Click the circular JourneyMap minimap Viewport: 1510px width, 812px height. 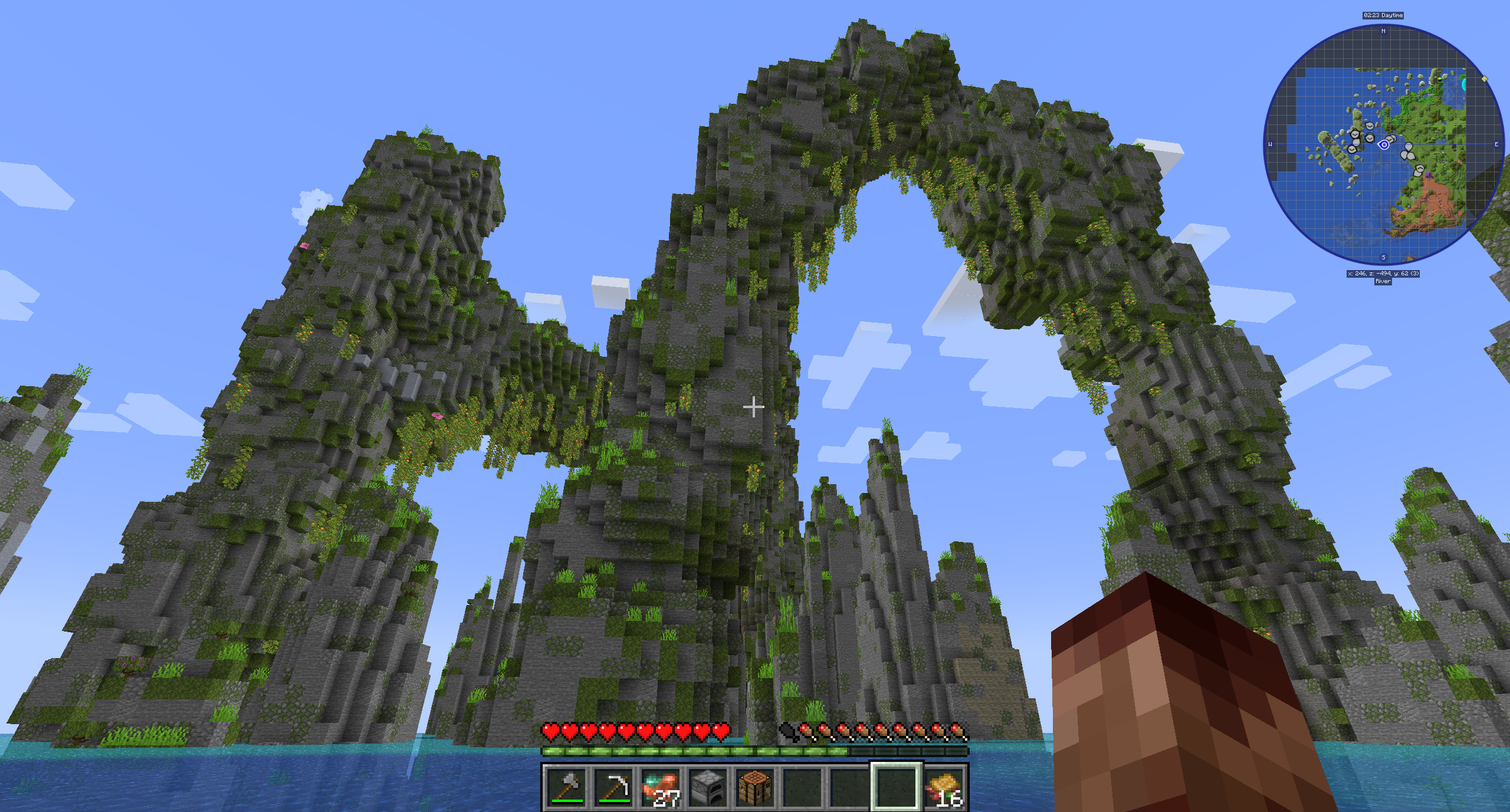(1383, 144)
